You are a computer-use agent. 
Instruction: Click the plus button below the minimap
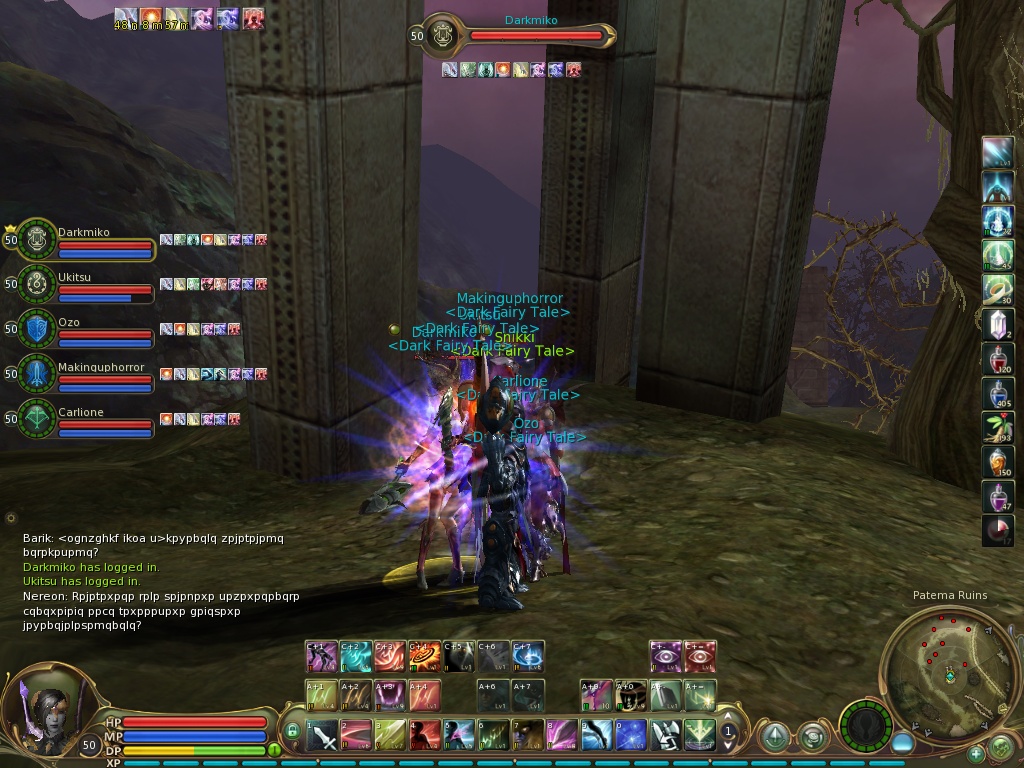(976, 754)
